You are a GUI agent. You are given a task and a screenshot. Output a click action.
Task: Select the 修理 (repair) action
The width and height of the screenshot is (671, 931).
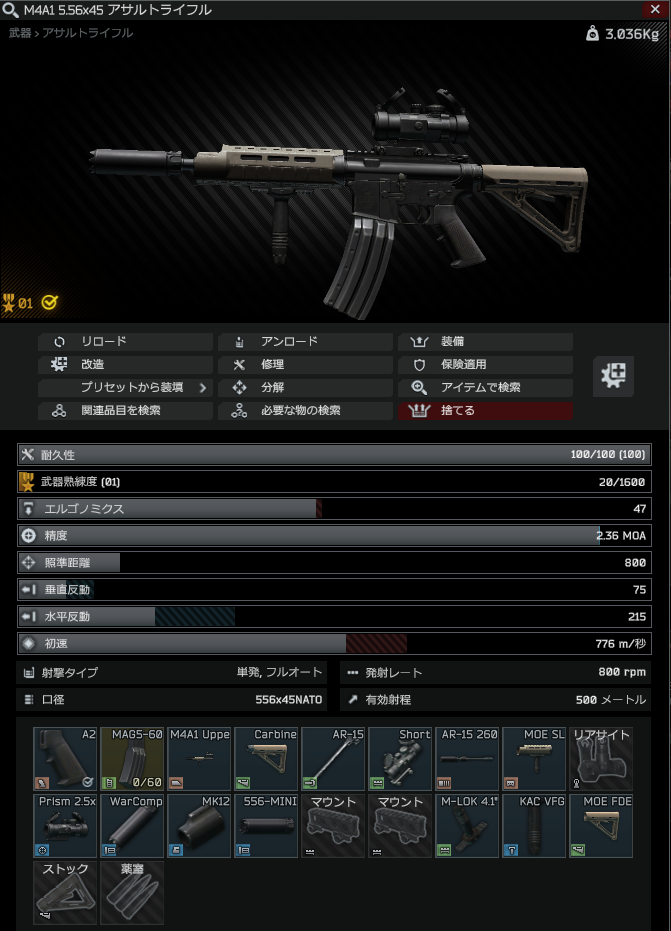point(305,364)
